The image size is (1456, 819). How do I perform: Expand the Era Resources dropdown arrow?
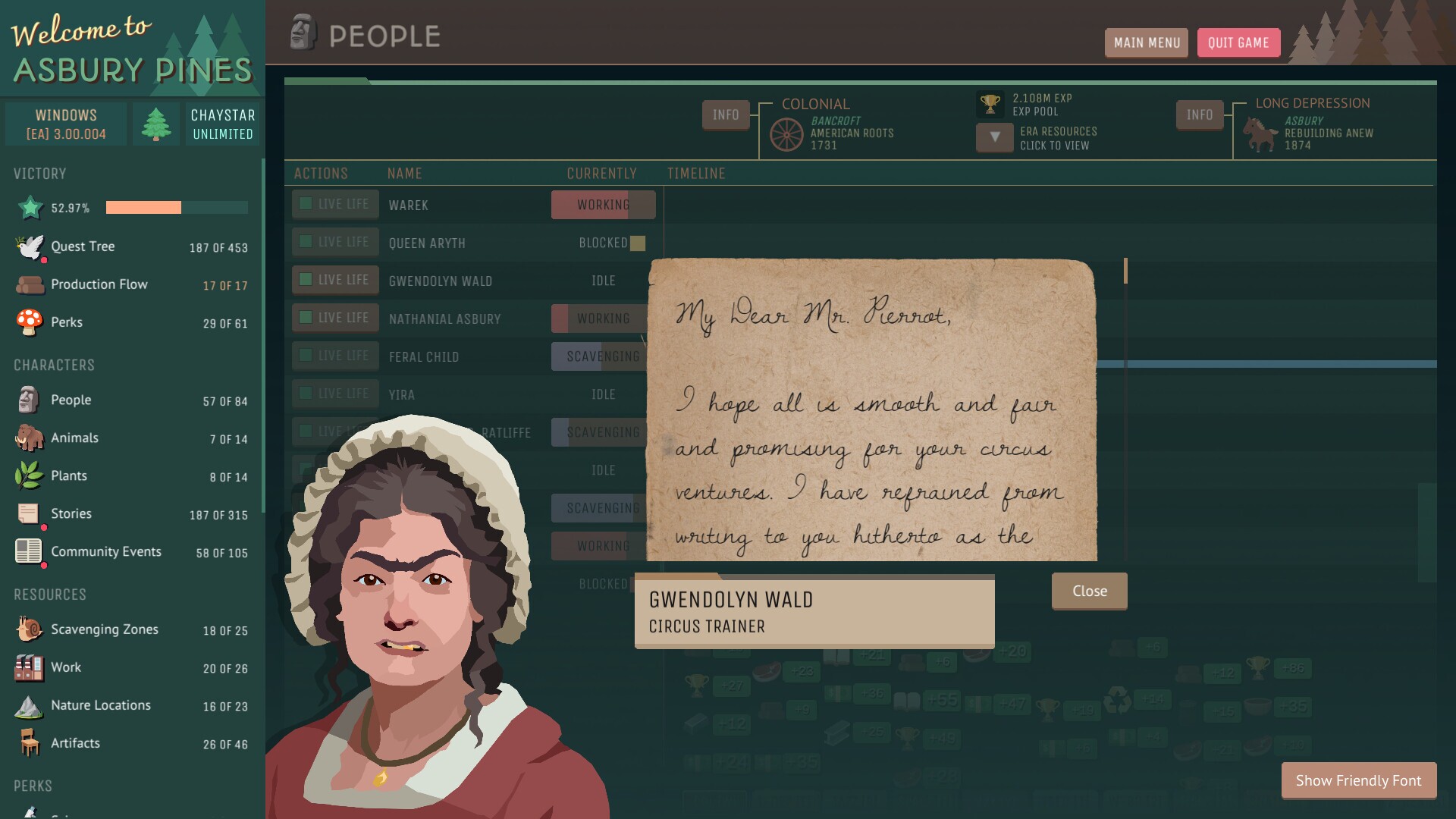pyautogui.click(x=994, y=138)
